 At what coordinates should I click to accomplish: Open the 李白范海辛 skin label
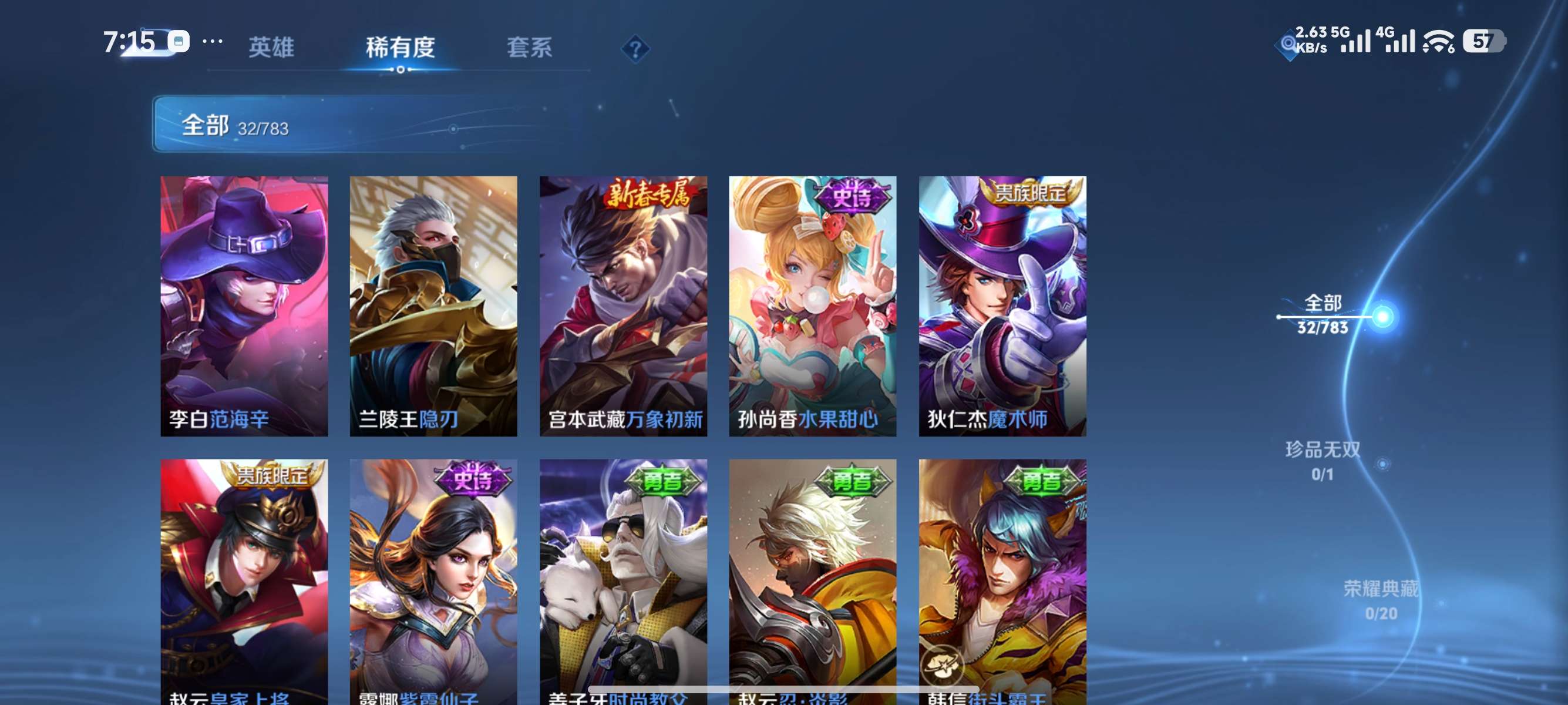click(220, 418)
